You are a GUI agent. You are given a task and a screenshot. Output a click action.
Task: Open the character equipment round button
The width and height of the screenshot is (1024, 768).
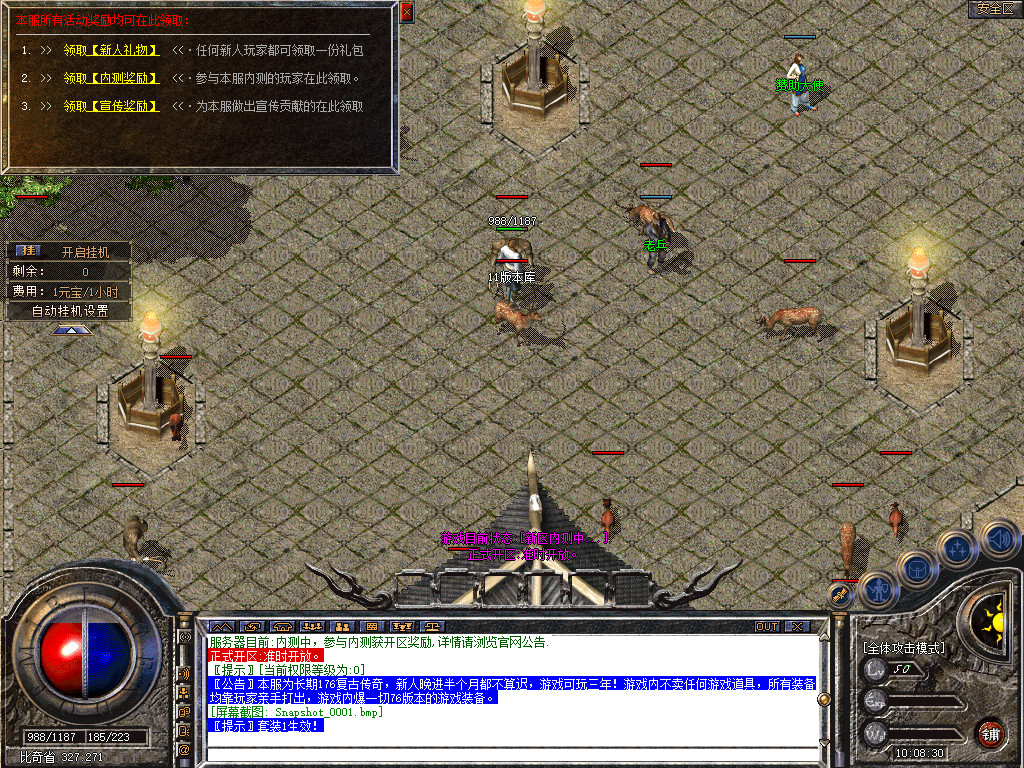coord(878,590)
